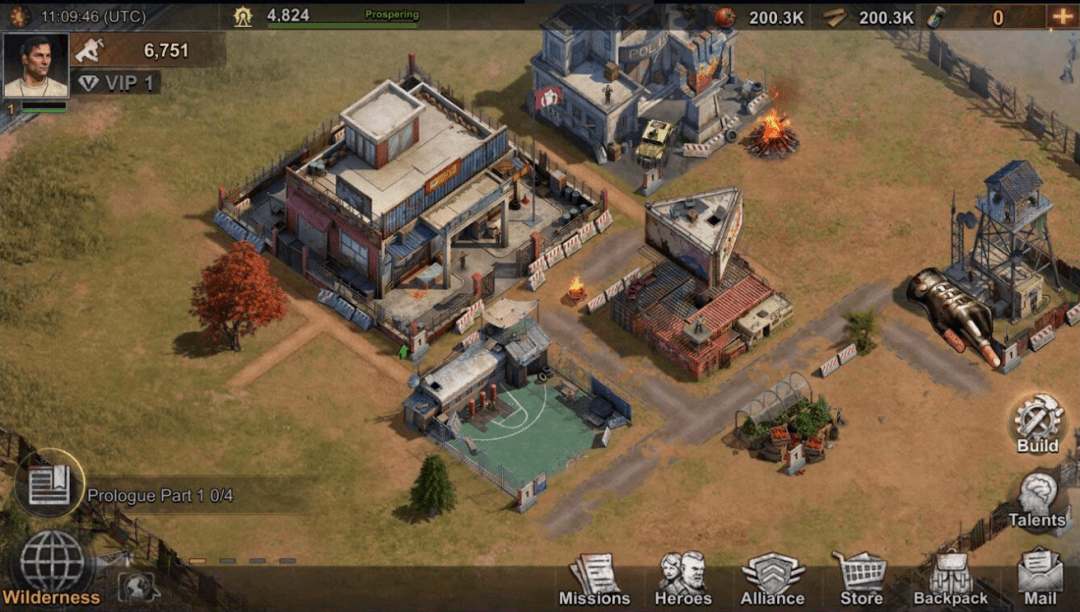This screenshot has height=612, width=1080.
Task: Open the player avatar profile
Action: (x=36, y=66)
